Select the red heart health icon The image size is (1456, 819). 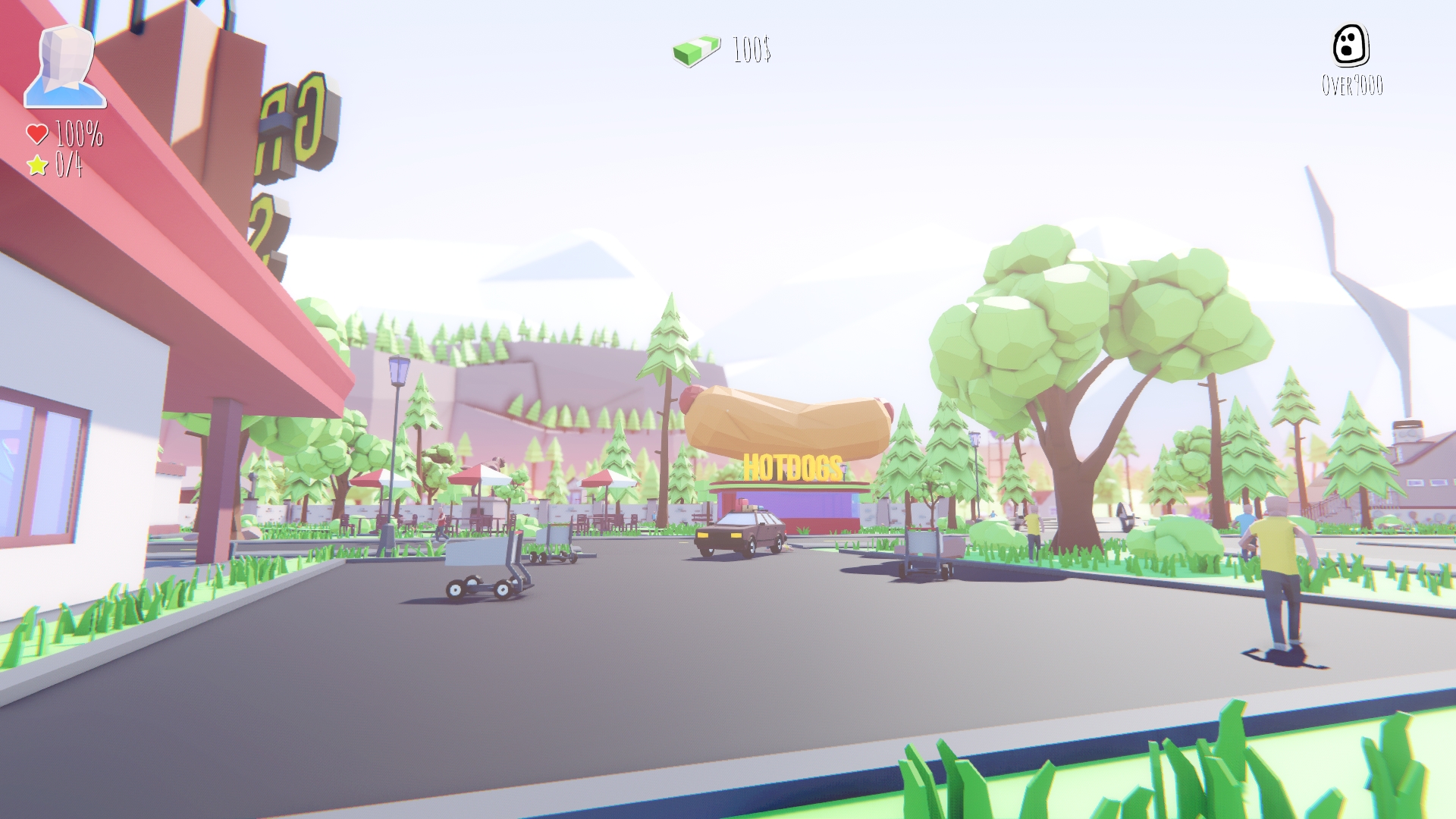coord(36,134)
